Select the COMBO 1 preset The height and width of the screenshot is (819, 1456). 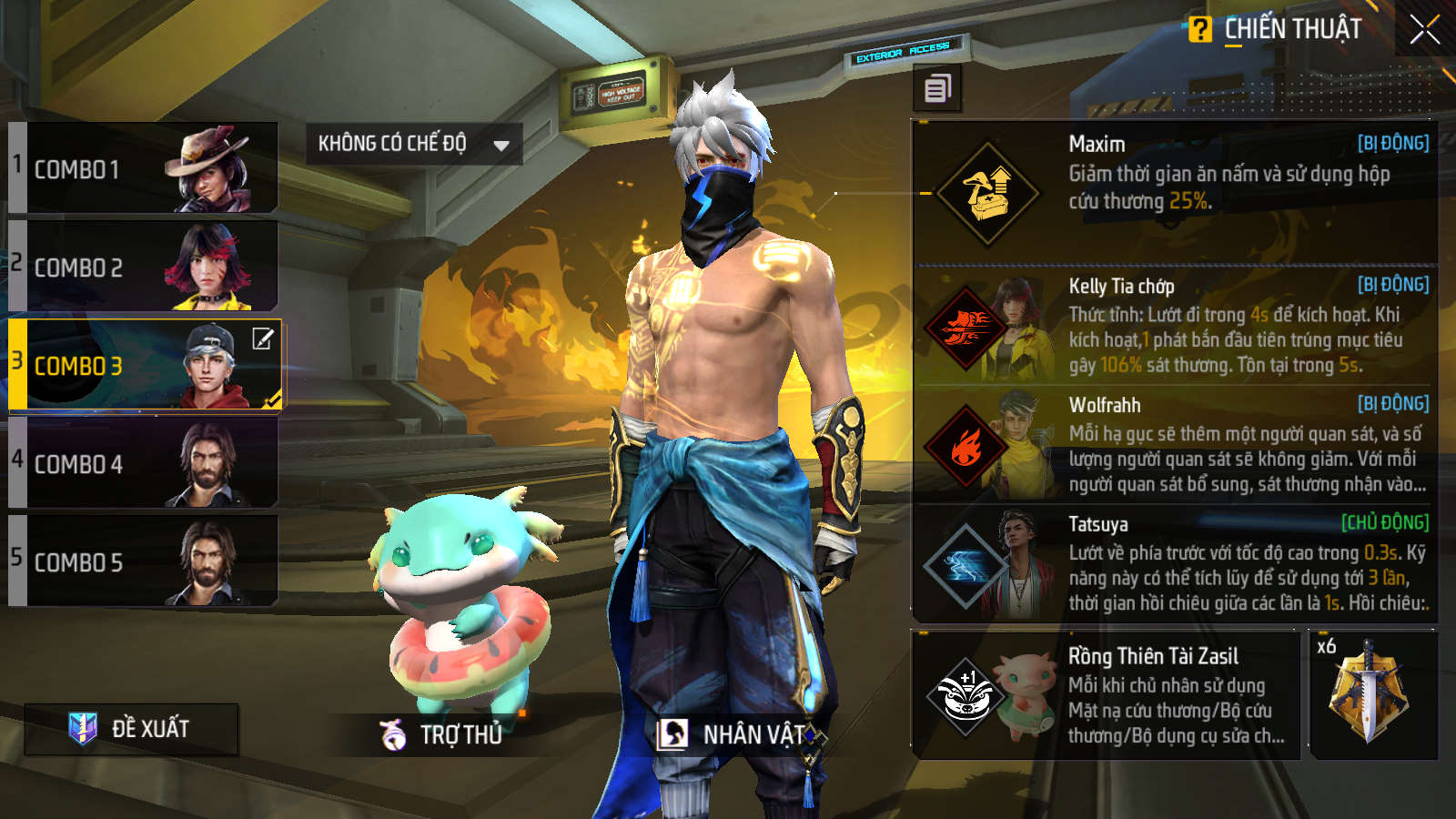click(x=144, y=169)
